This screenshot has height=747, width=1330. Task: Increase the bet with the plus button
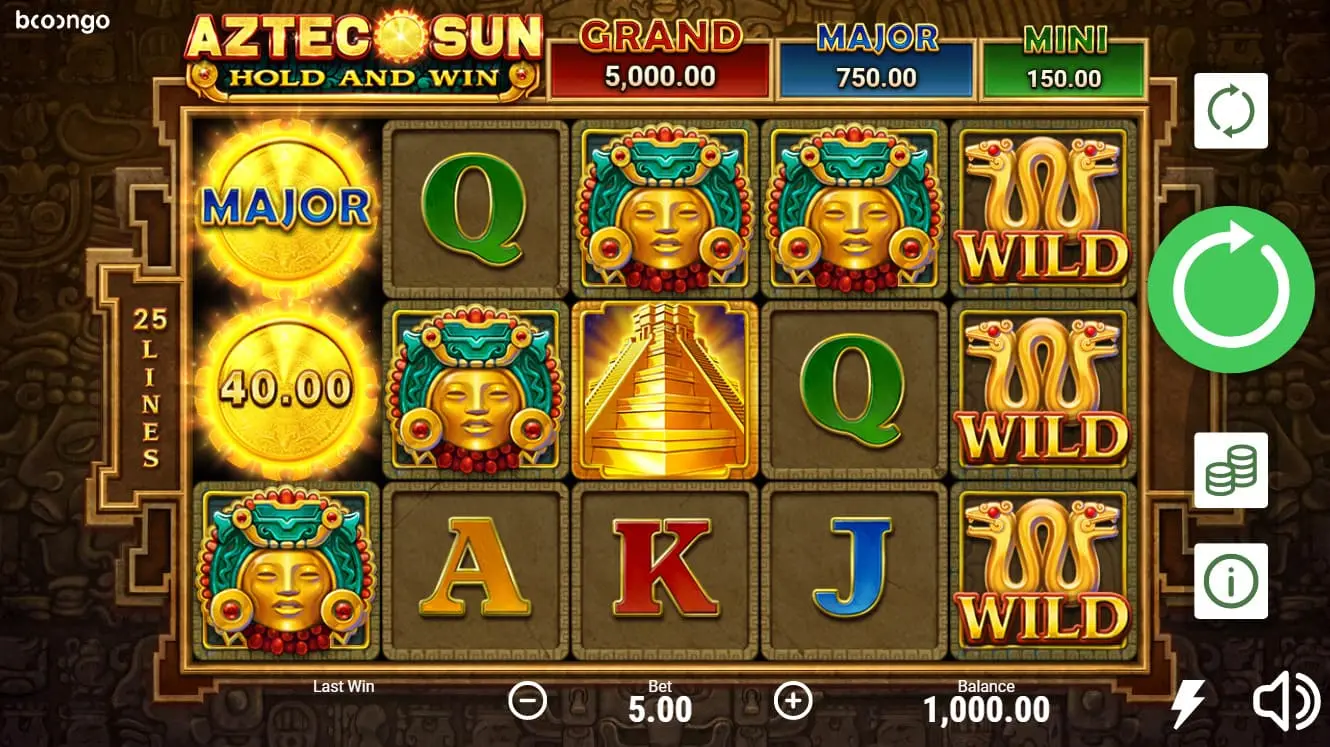coord(794,702)
